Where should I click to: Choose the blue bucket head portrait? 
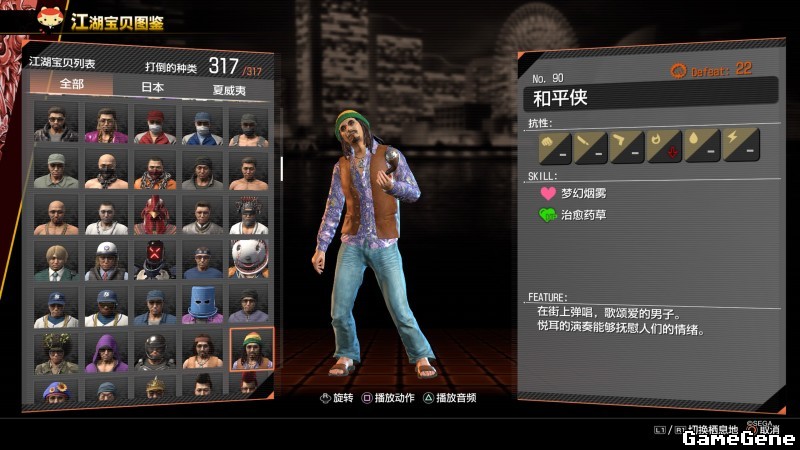pos(202,305)
